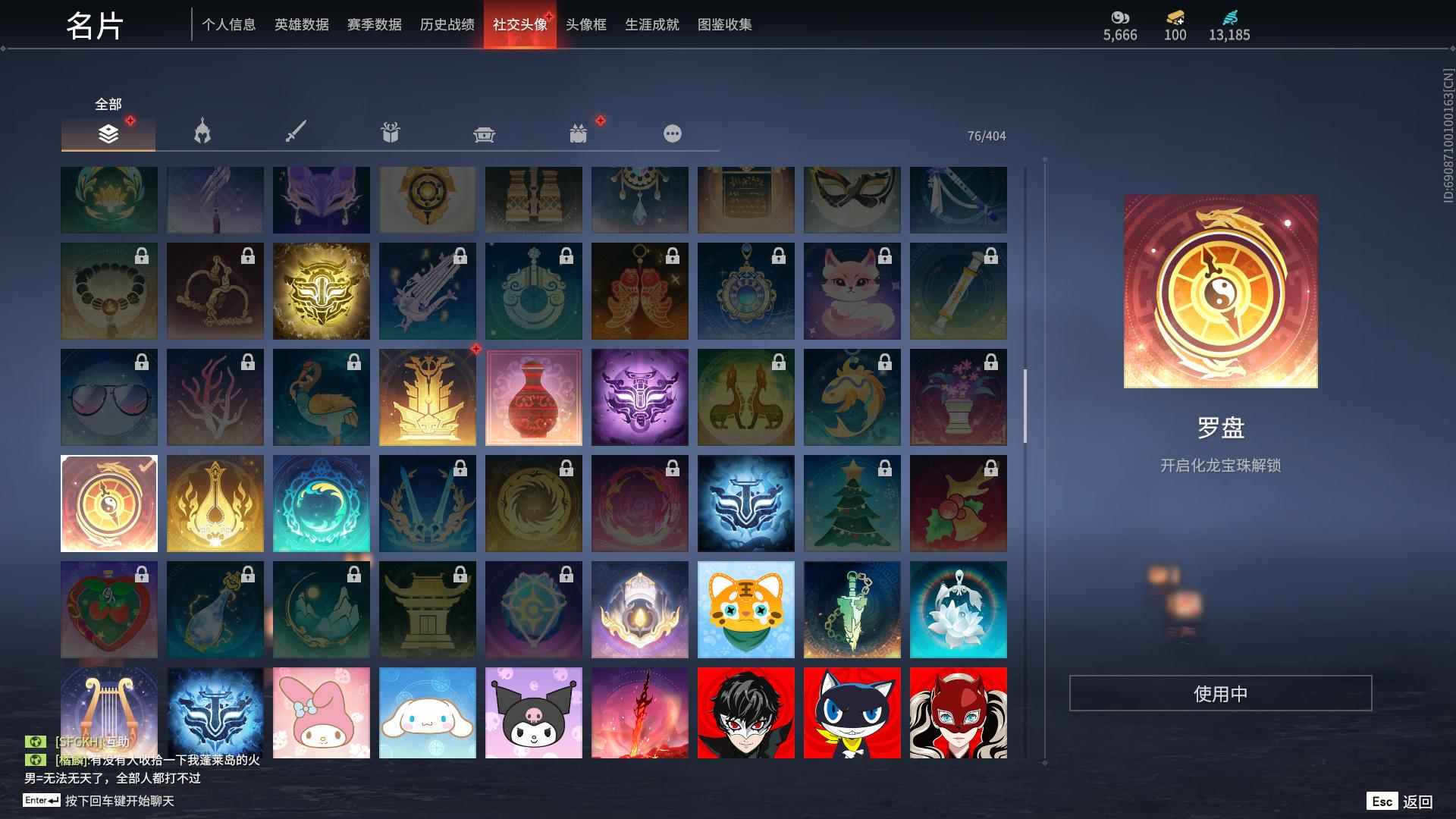
Task: Select the Persona Joker avatar thumbnail
Action: pyautogui.click(x=746, y=713)
